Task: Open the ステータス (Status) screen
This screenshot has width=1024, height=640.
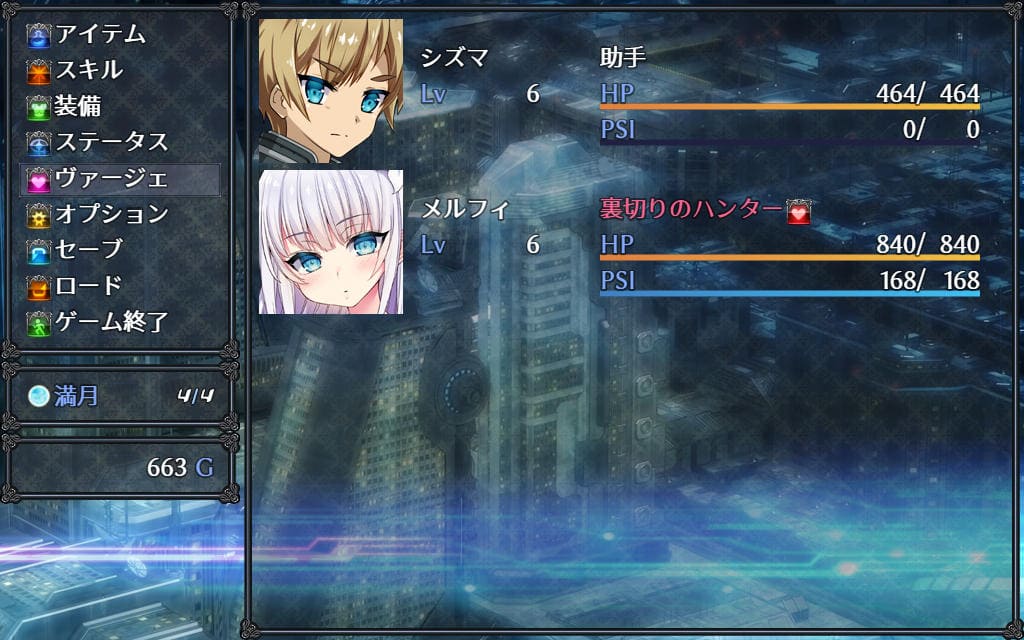Action: click(x=111, y=142)
